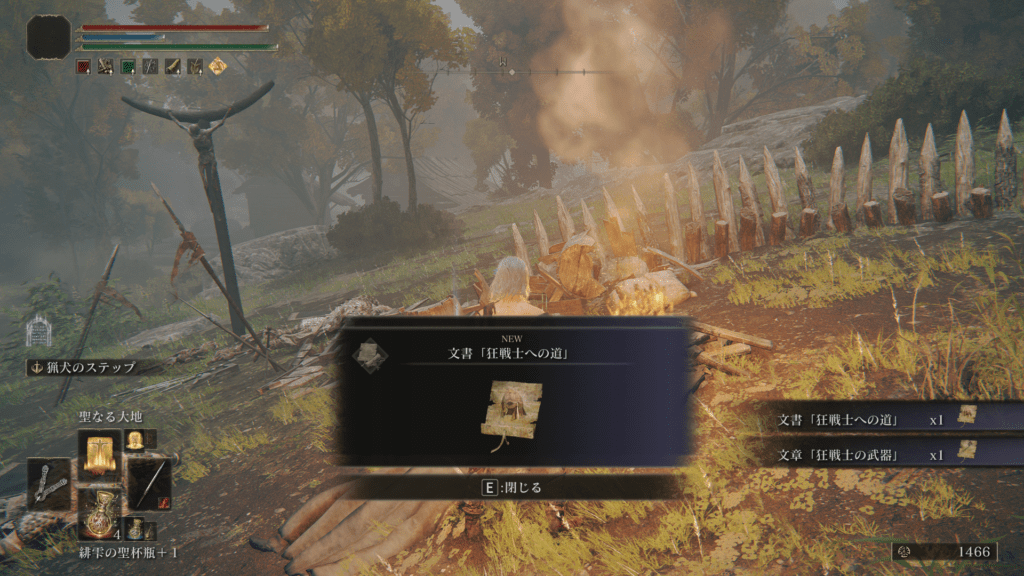The image size is (1024, 576).
Task: Select the 文章「狂戦士の武器」 pickup log row
Action: point(880,452)
